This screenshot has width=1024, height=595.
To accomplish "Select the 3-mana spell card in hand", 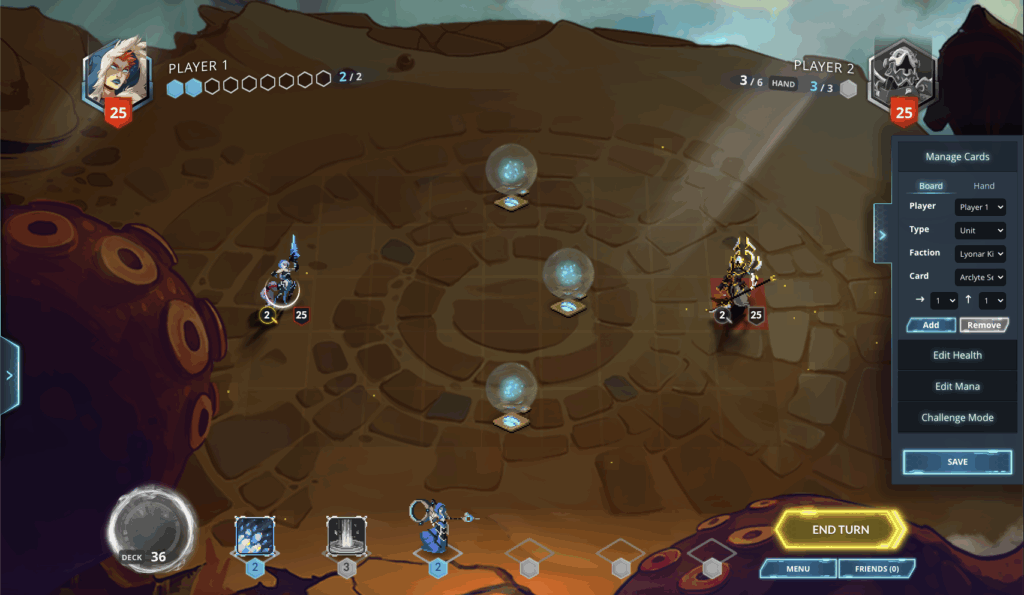I will click(x=346, y=540).
